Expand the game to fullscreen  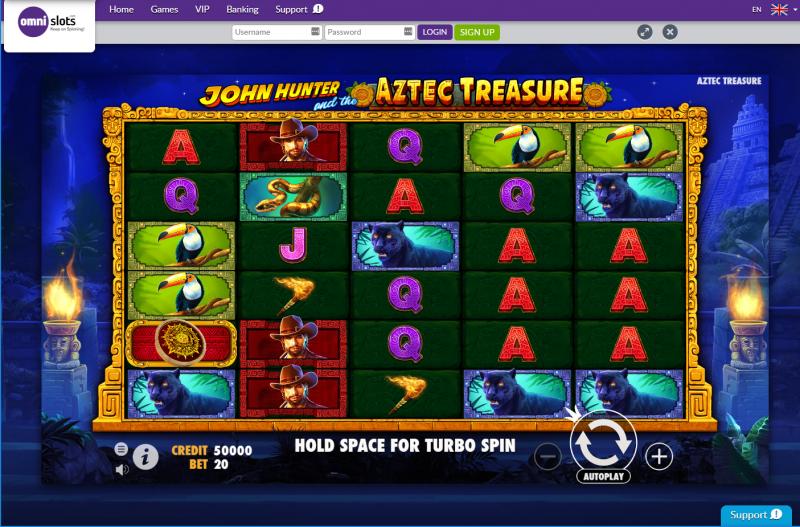[x=645, y=32]
